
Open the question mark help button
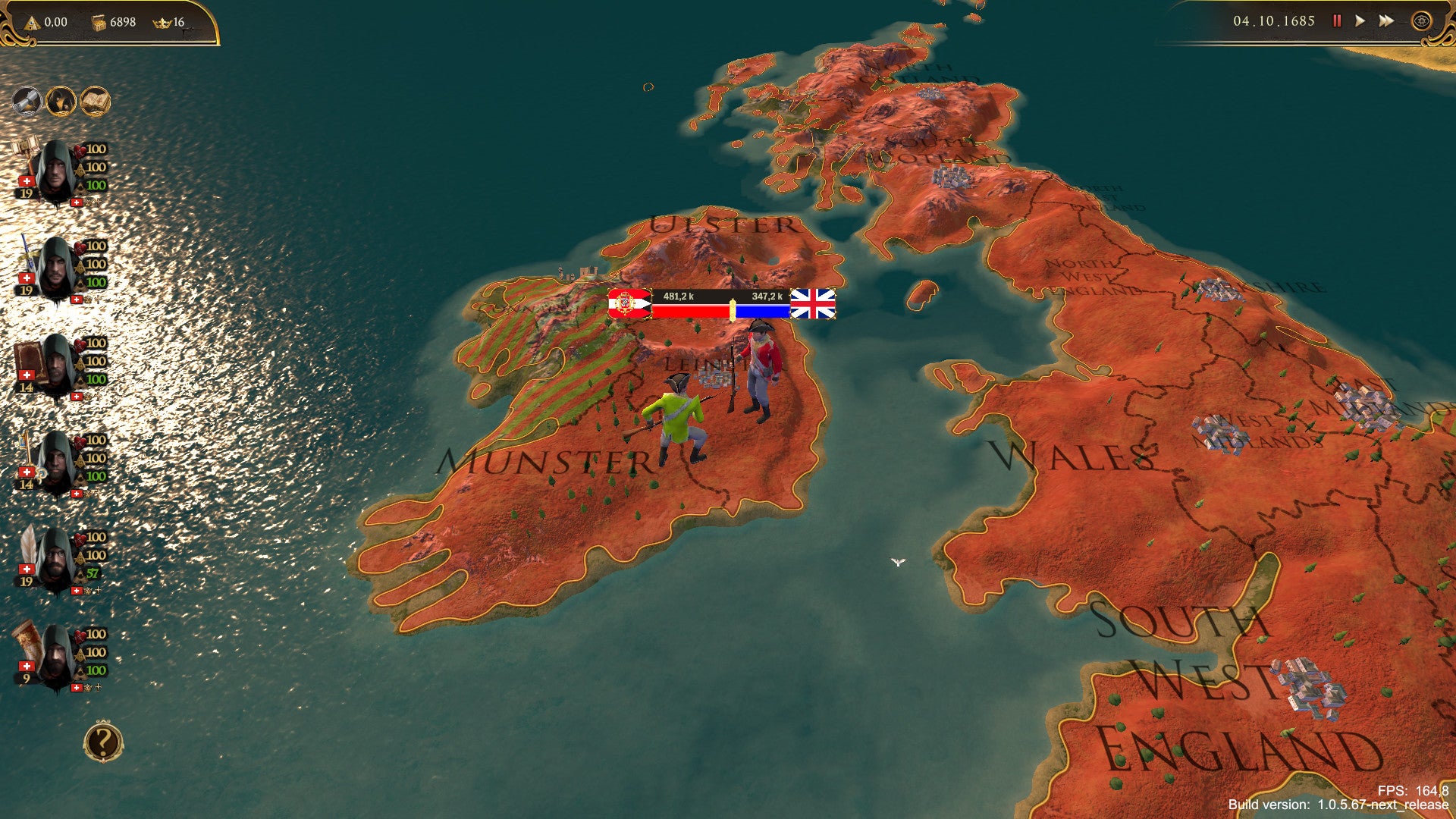[x=103, y=742]
